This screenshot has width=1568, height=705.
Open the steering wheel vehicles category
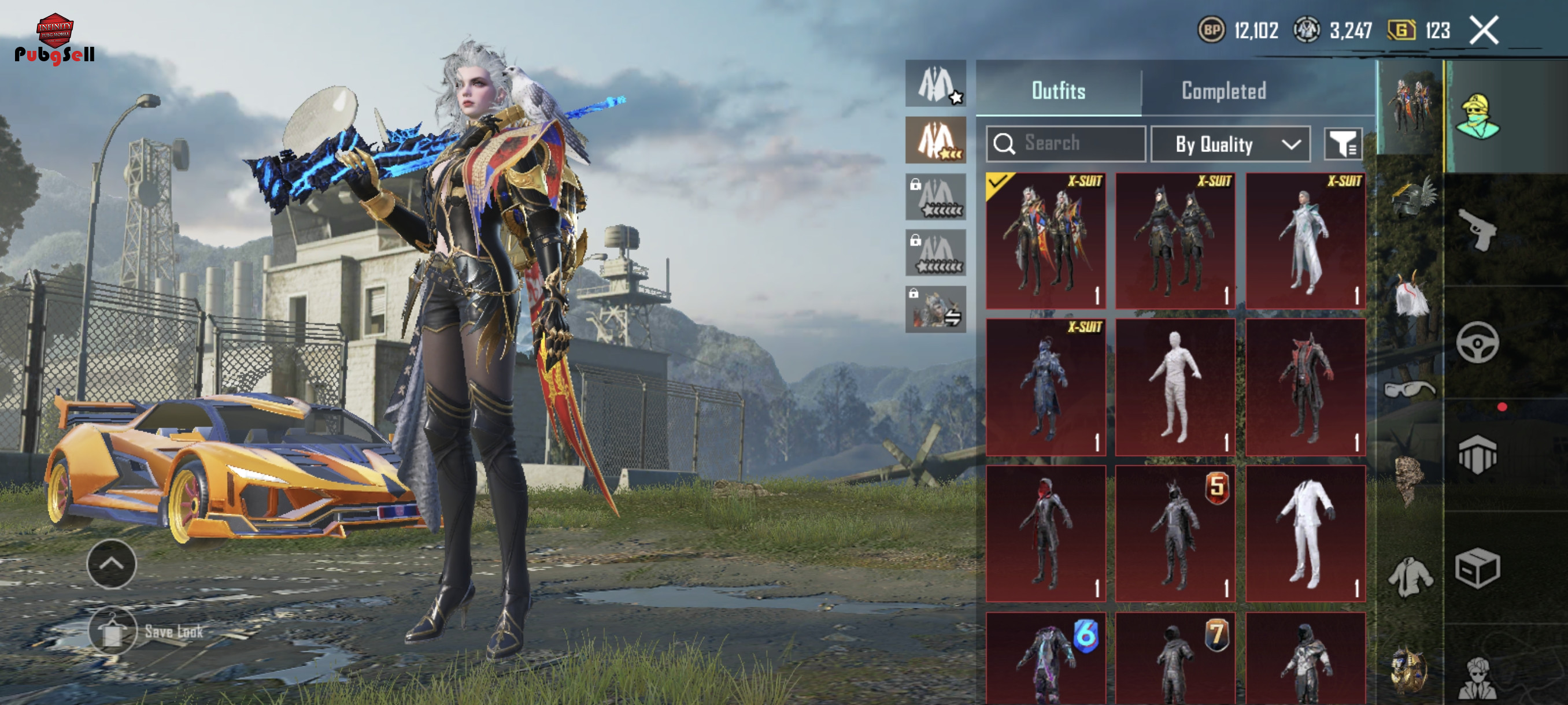[x=1477, y=343]
